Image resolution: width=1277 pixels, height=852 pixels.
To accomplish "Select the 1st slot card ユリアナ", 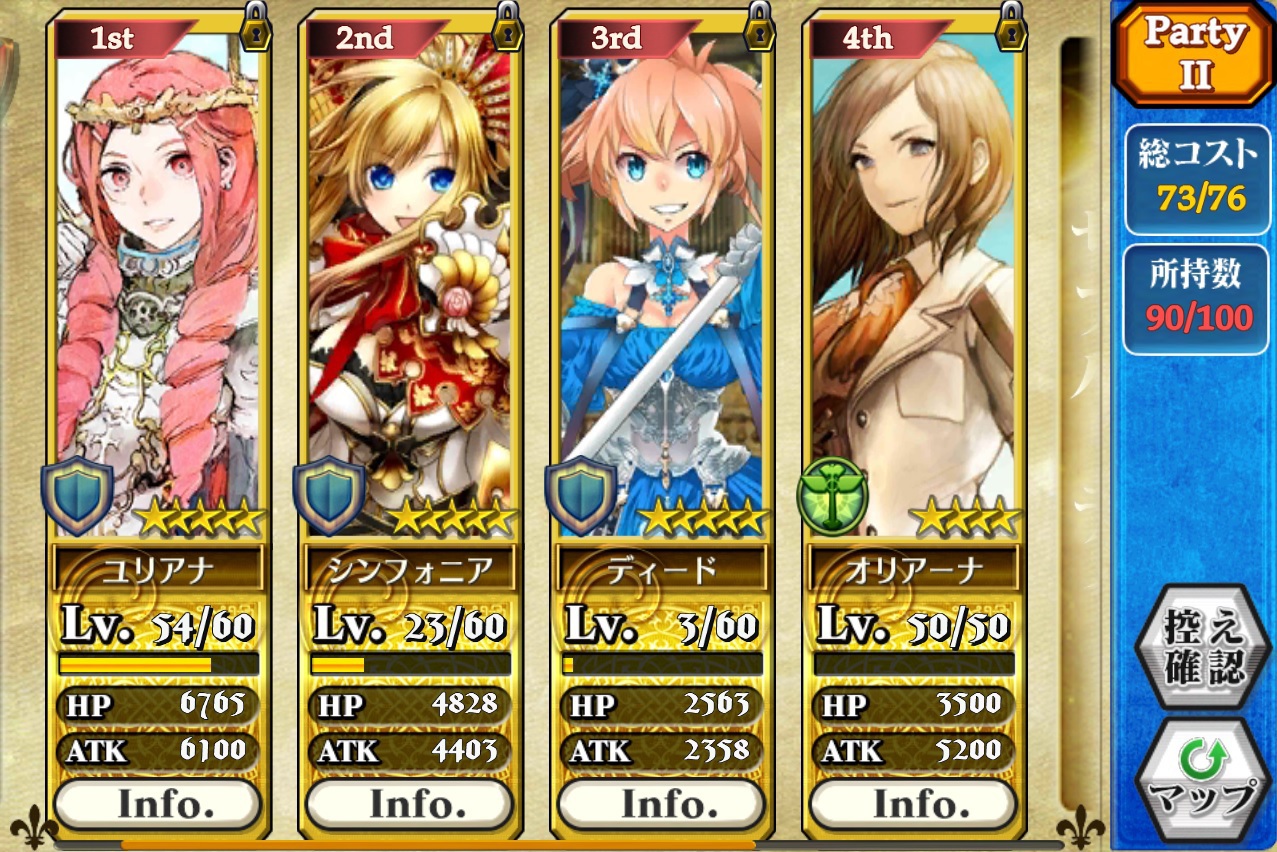I will [x=157, y=280].
